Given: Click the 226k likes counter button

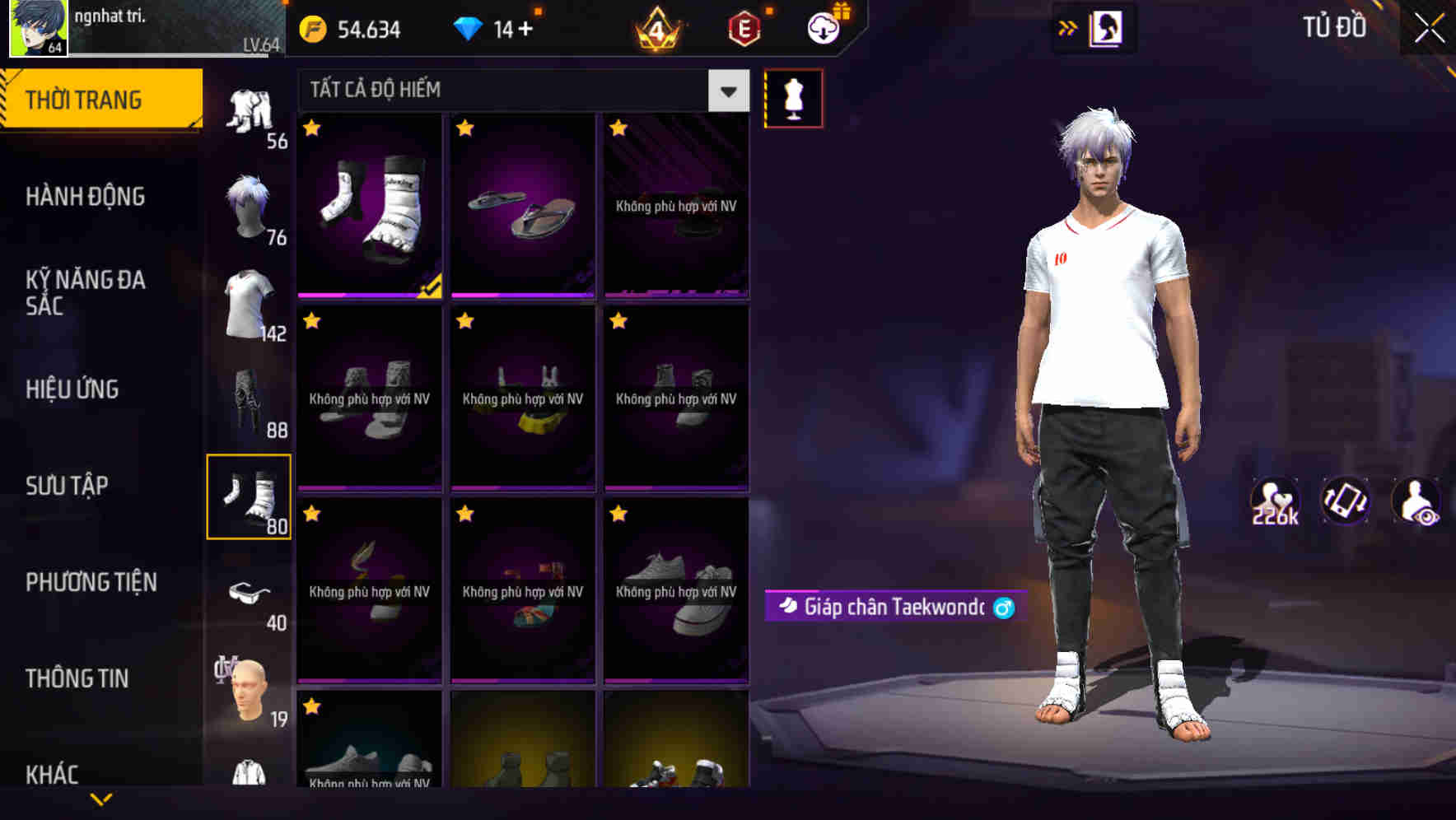Looking at the screenshot, I should (1276, 503).
